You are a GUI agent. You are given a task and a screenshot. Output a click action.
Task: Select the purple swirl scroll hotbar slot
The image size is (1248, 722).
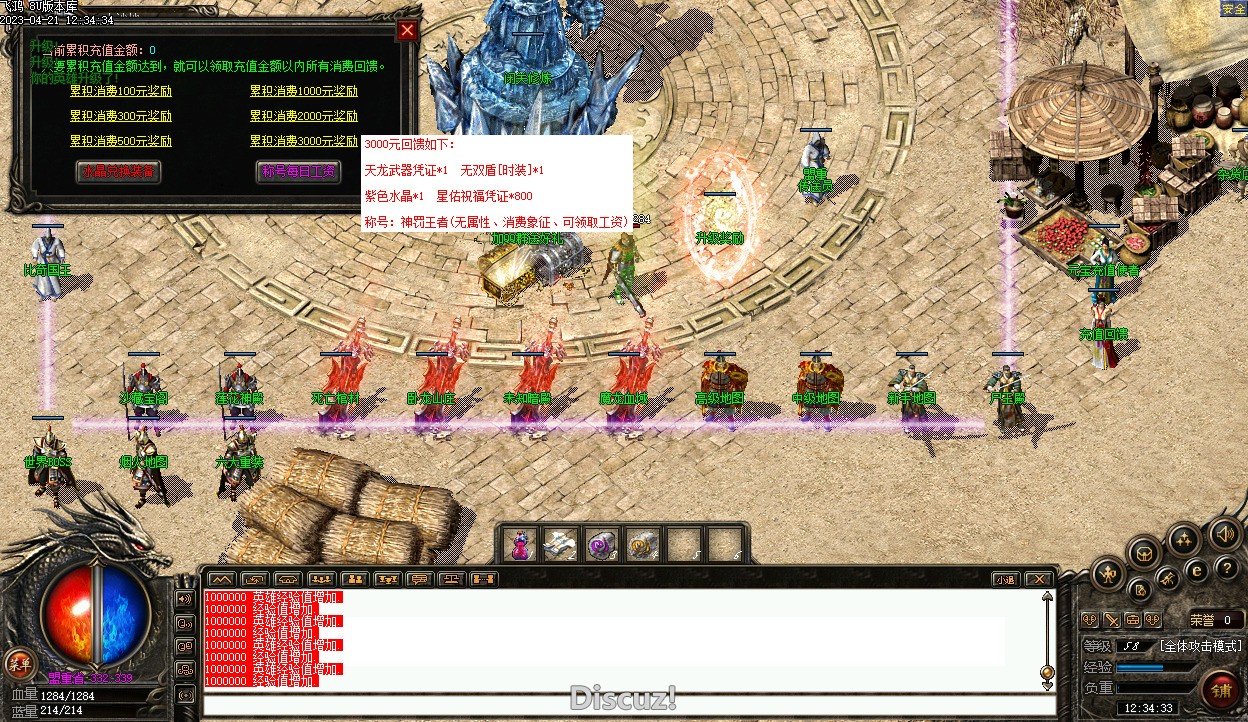(x=601, y=546)
